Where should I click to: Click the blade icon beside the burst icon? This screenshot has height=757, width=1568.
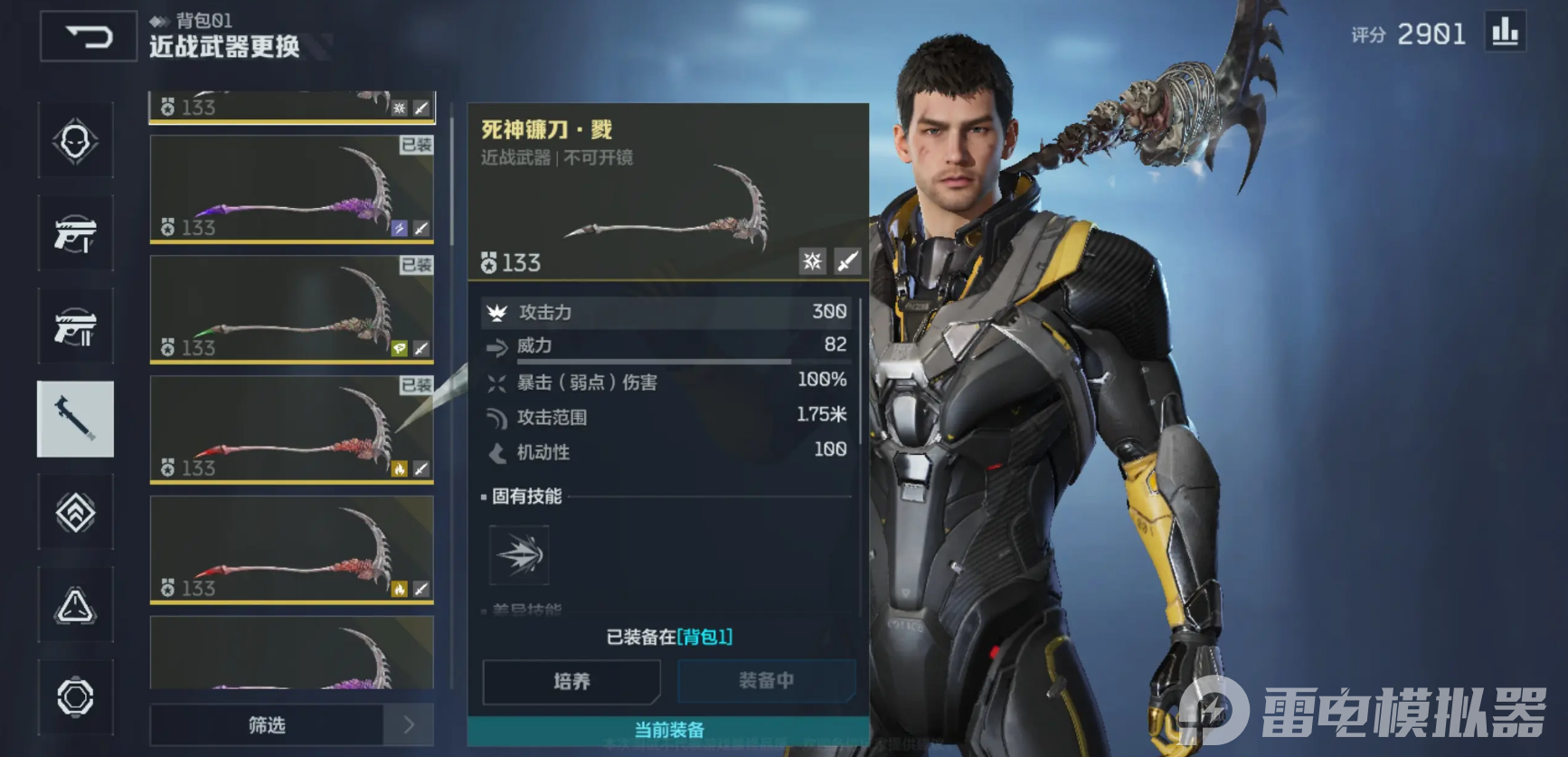(846, 262)
